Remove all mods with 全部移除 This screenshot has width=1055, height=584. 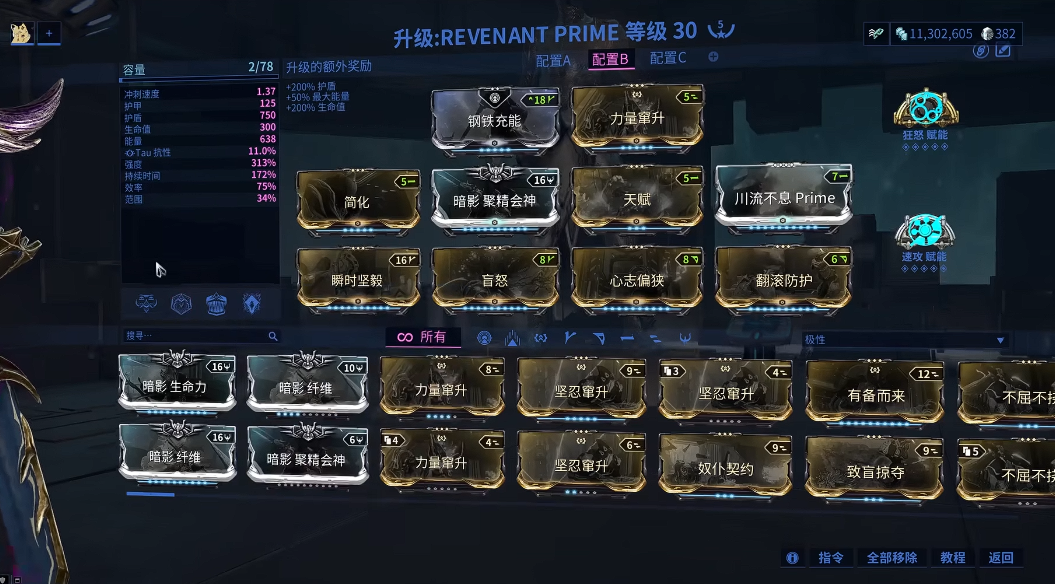(891, 558)
